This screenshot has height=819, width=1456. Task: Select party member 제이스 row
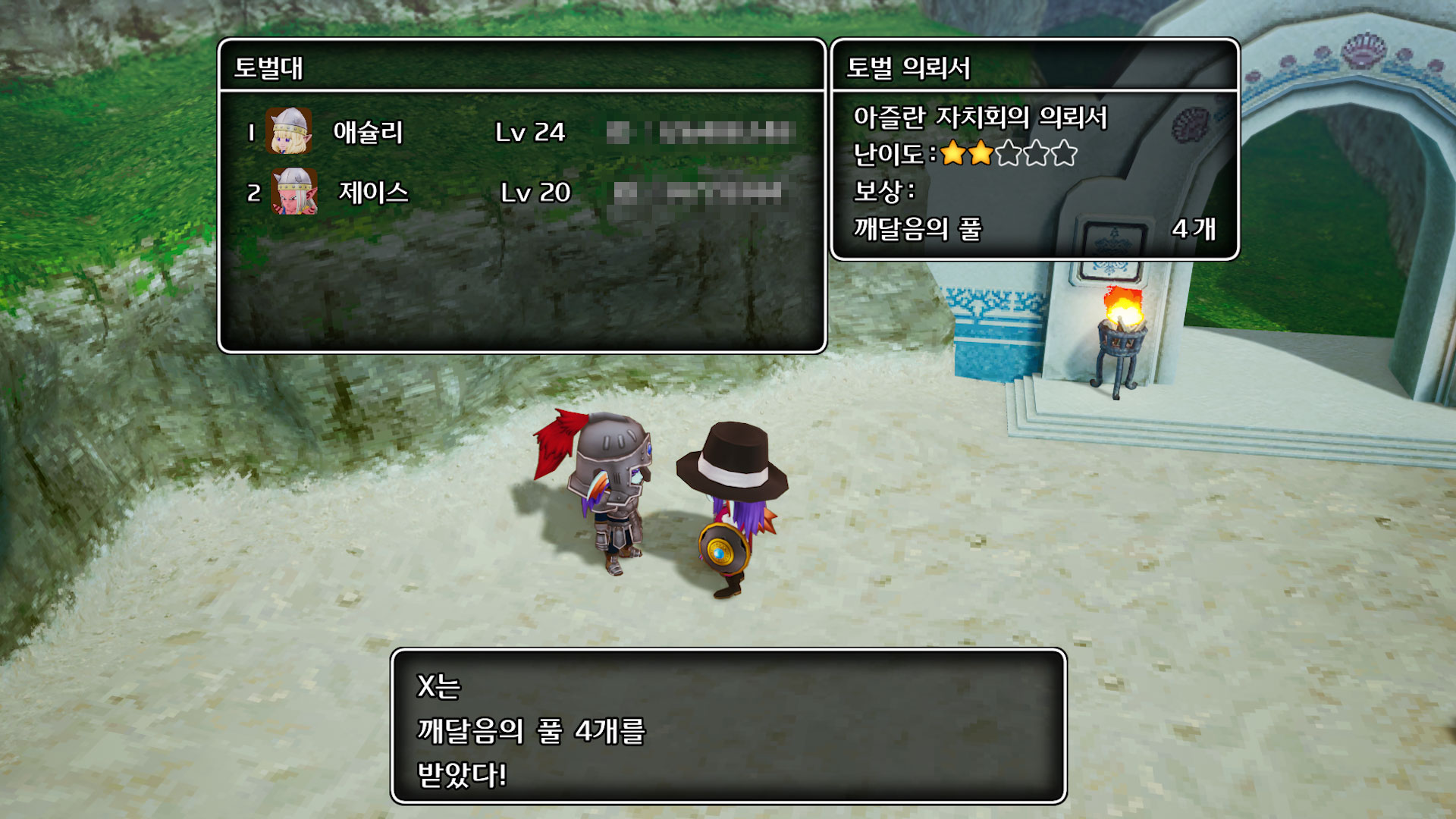tap(520, 193)
